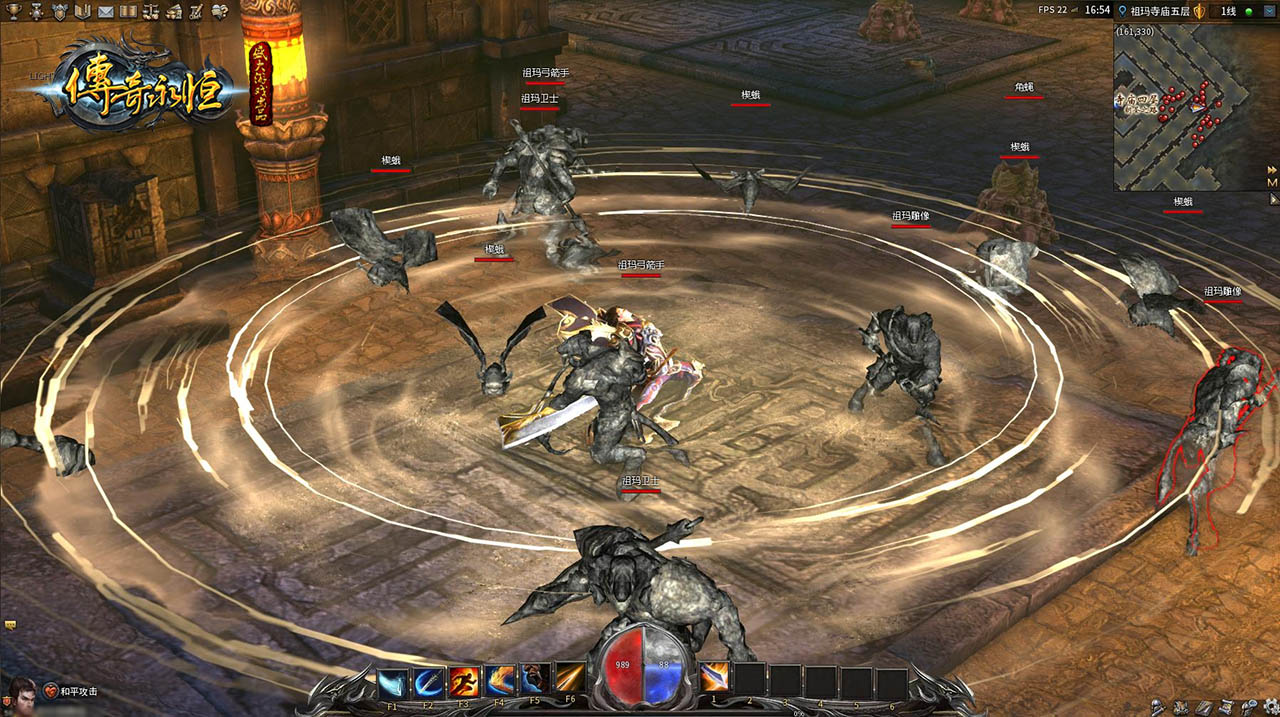Click the envelope mail icon
This screenshot has height=717, width=1280.
[105, 12]
